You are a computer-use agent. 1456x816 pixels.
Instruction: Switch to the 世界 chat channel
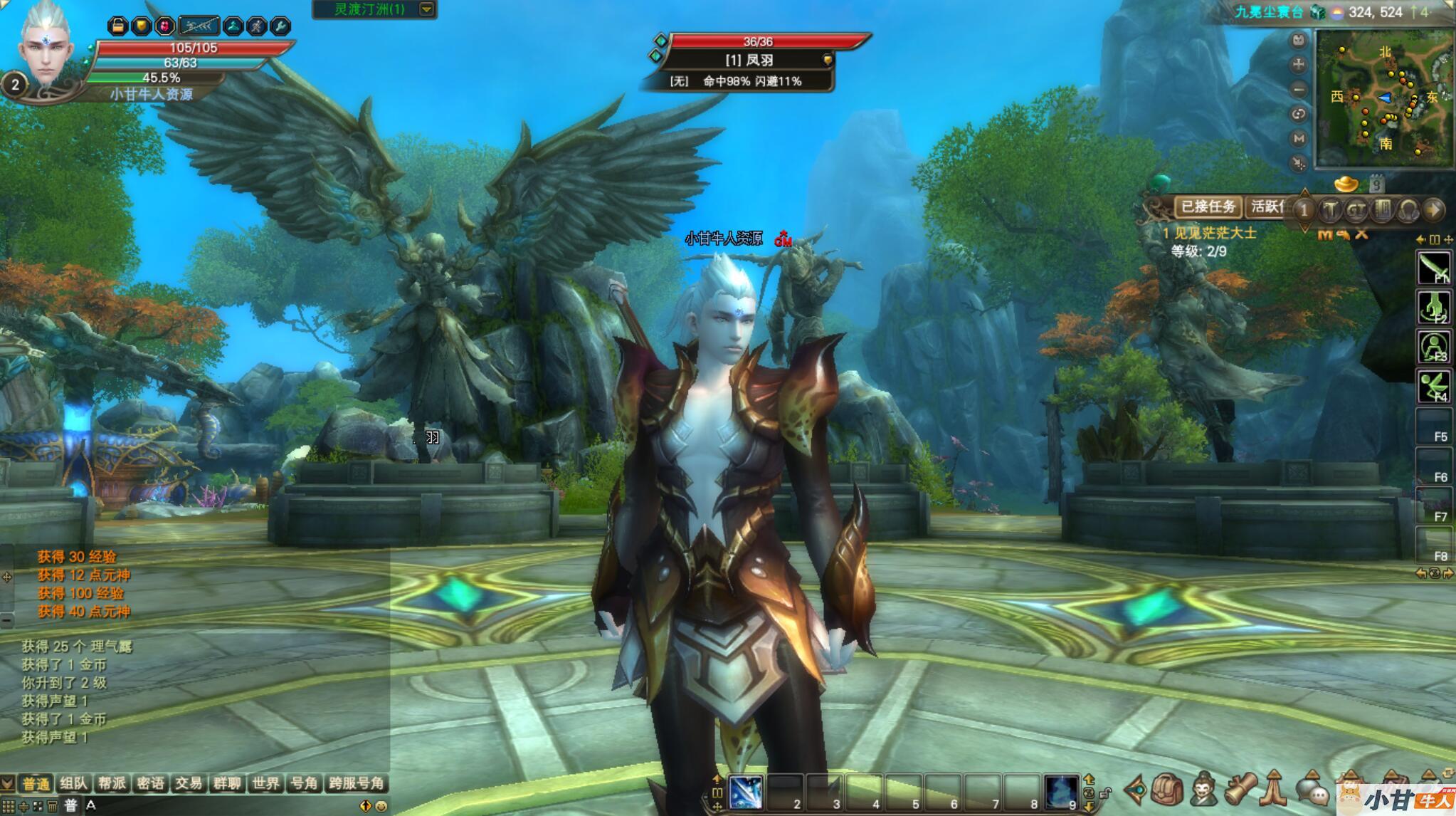pos(265,784)
